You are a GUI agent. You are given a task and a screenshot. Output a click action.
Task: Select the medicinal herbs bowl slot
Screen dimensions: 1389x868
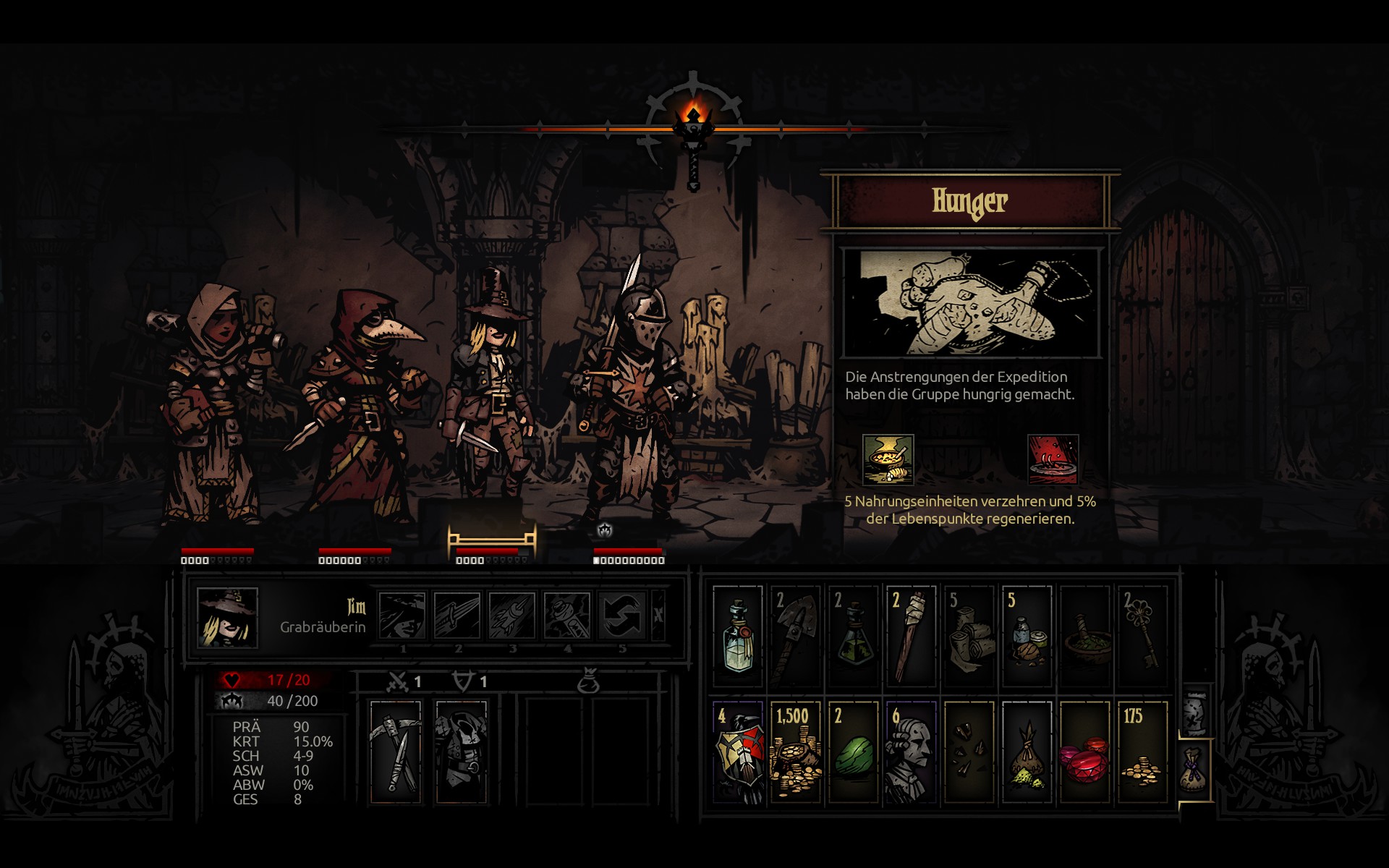1084,636
